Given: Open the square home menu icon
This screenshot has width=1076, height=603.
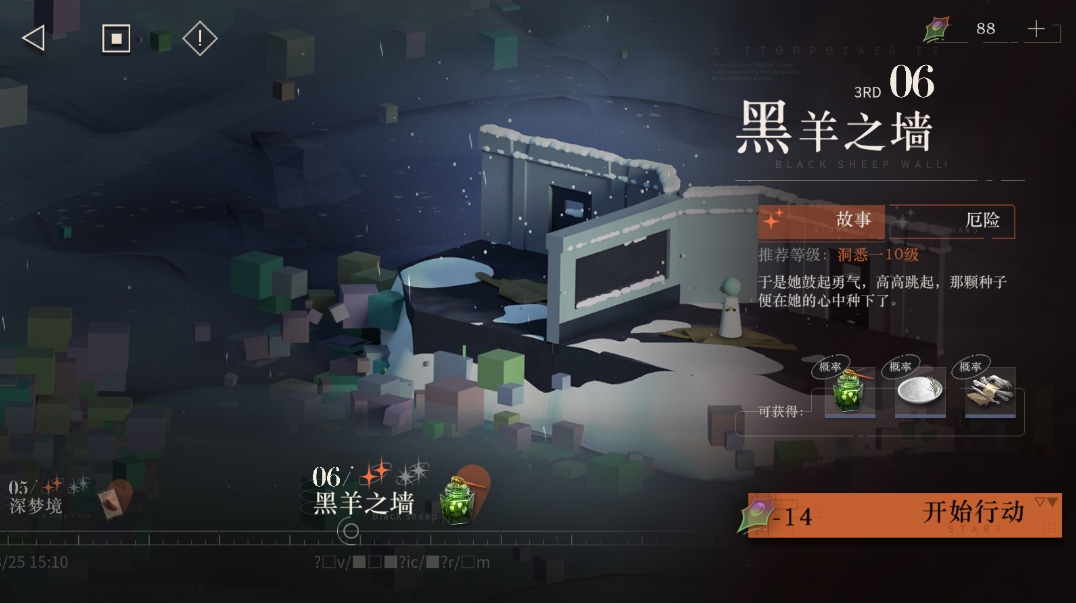Looking at the screenshot, I should (116, 39).
